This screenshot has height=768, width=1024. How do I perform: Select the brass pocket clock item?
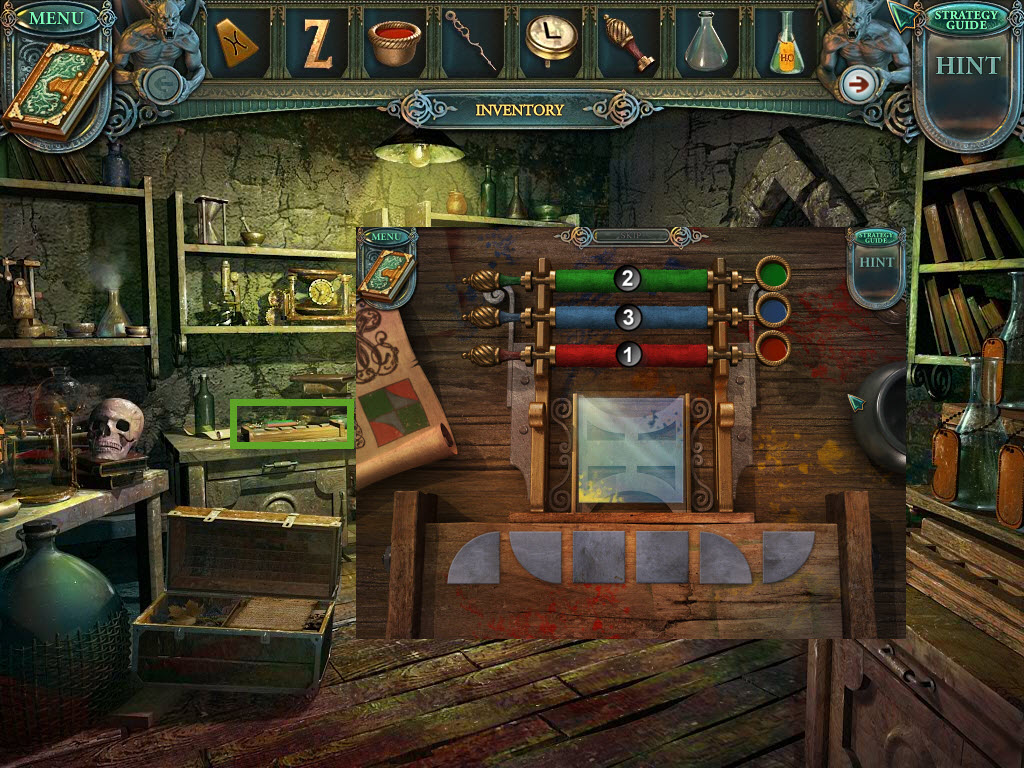[x=551, y=40]
